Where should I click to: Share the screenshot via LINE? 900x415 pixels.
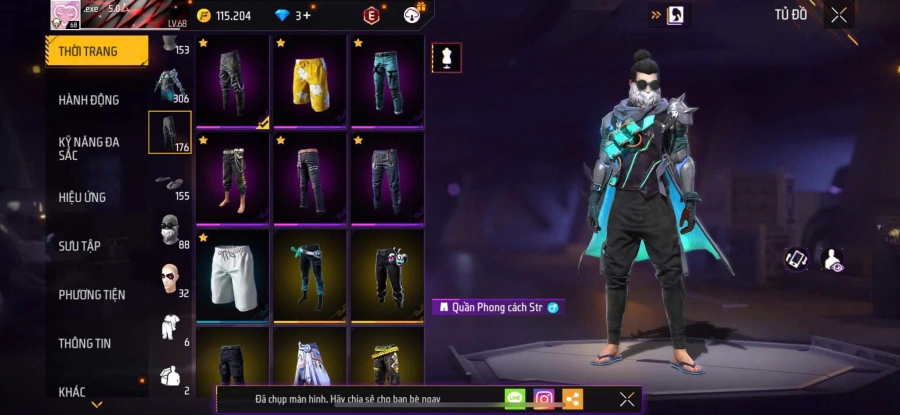(514, 399)
